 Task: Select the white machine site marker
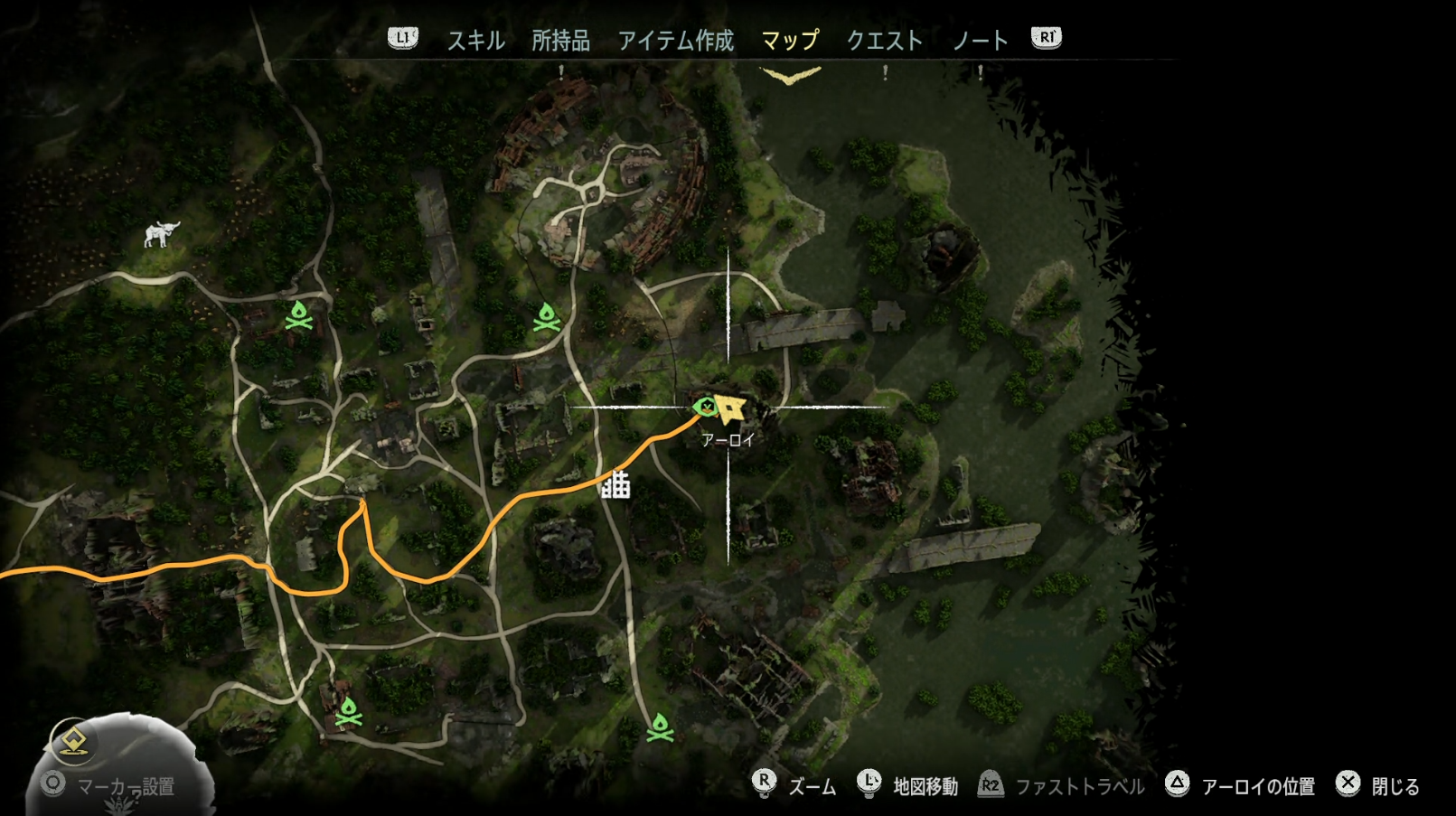(x=162, y=234)
